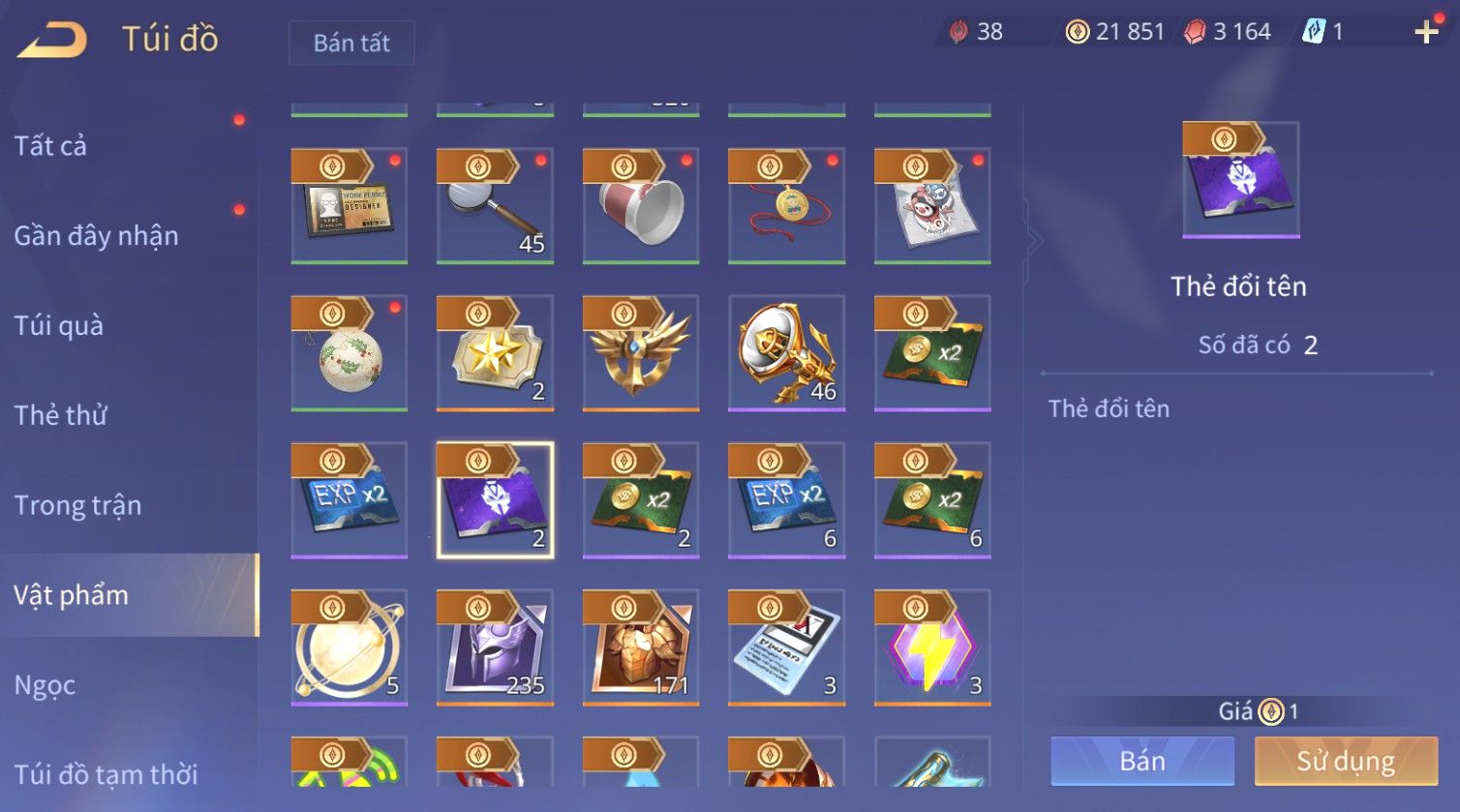Go back using the return arrow
Viewport: 1460px width, 812px height.
click(x=52, y=41)
